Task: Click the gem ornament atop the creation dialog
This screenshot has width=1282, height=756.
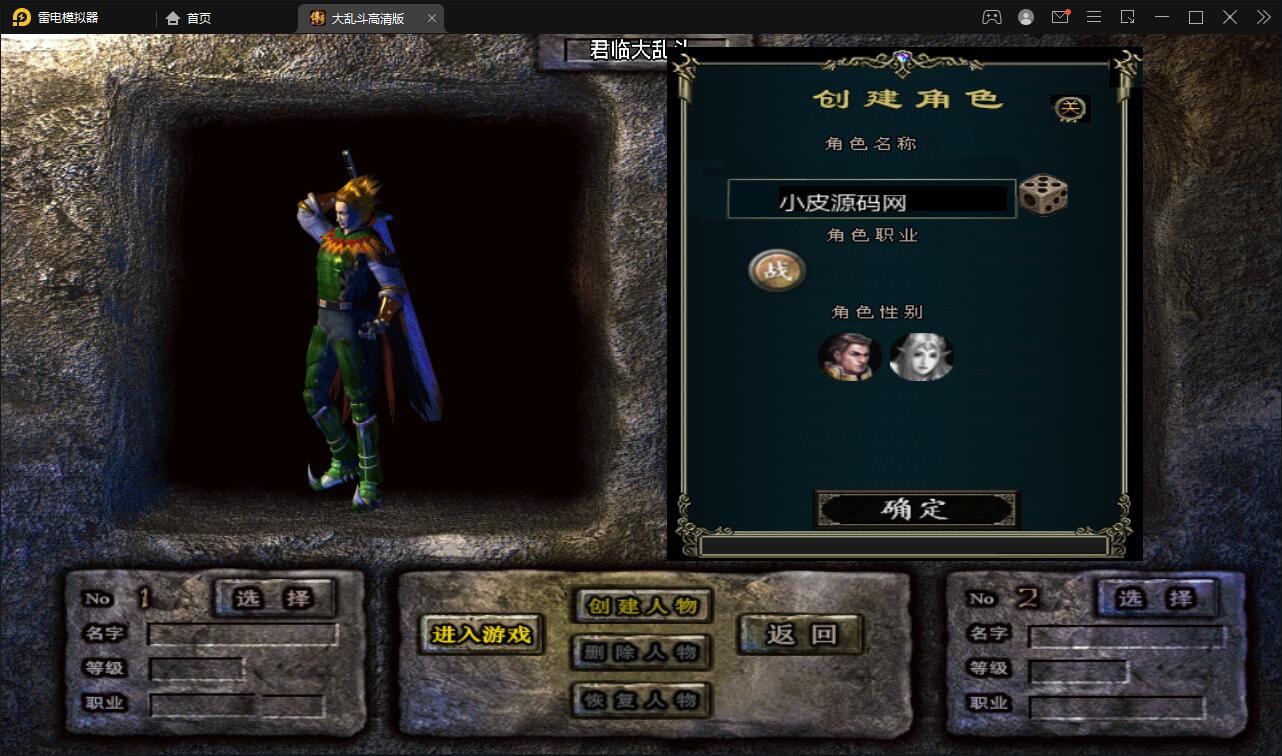Action: [905, 58]
